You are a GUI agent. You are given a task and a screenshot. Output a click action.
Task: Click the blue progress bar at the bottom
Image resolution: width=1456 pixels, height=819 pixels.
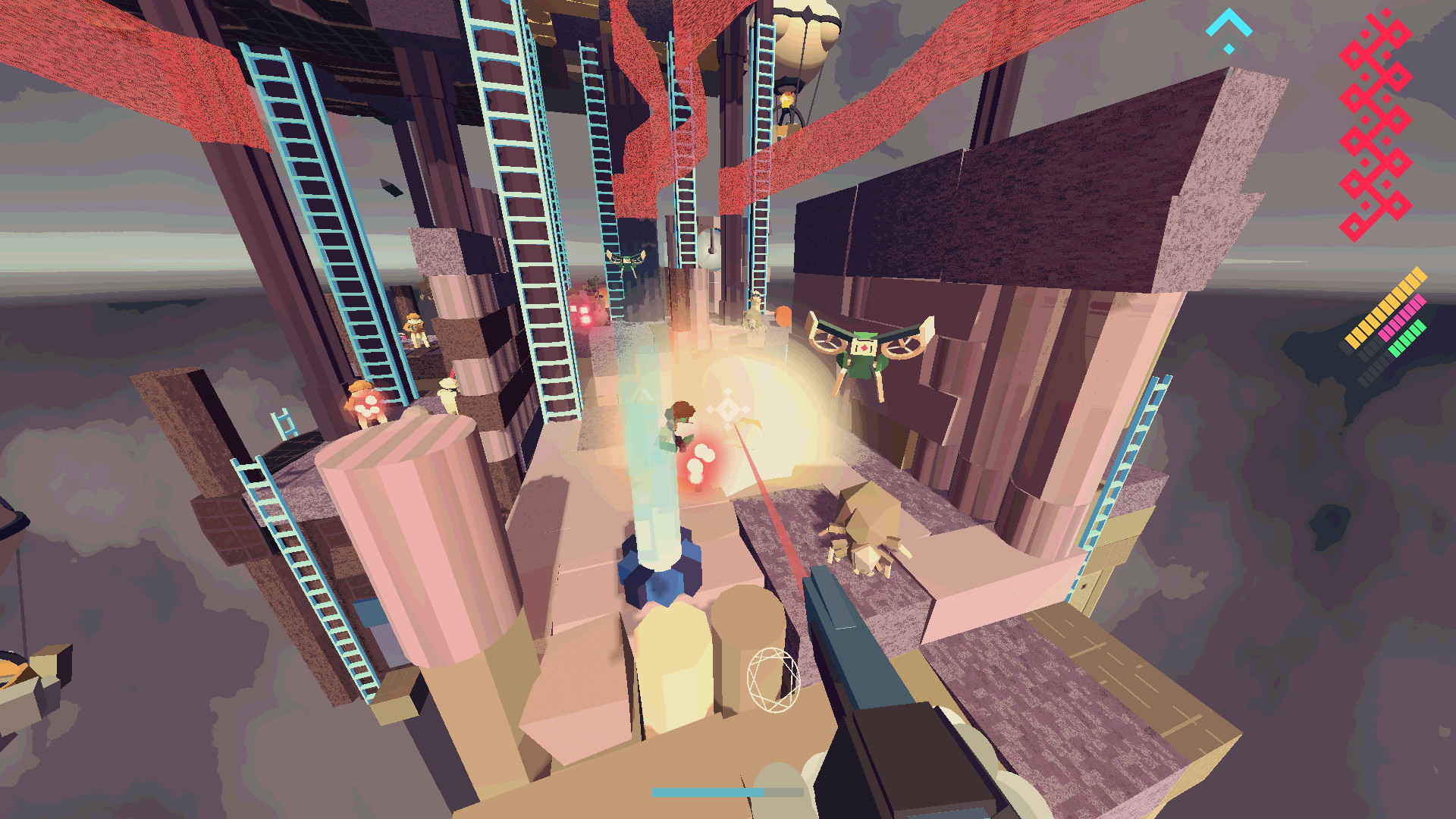pos(705,791)
